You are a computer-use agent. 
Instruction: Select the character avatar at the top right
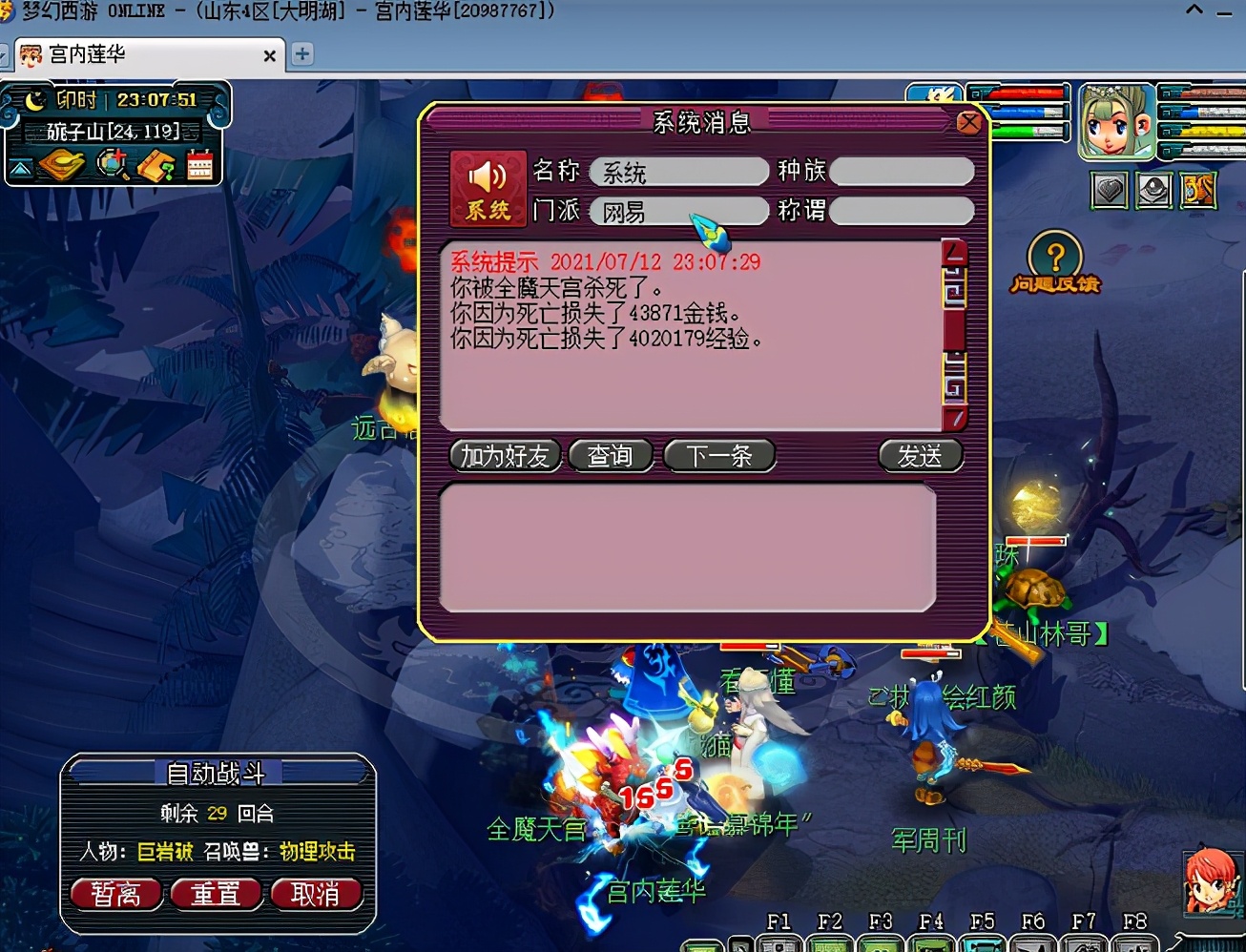click(x=1114, y=122)
